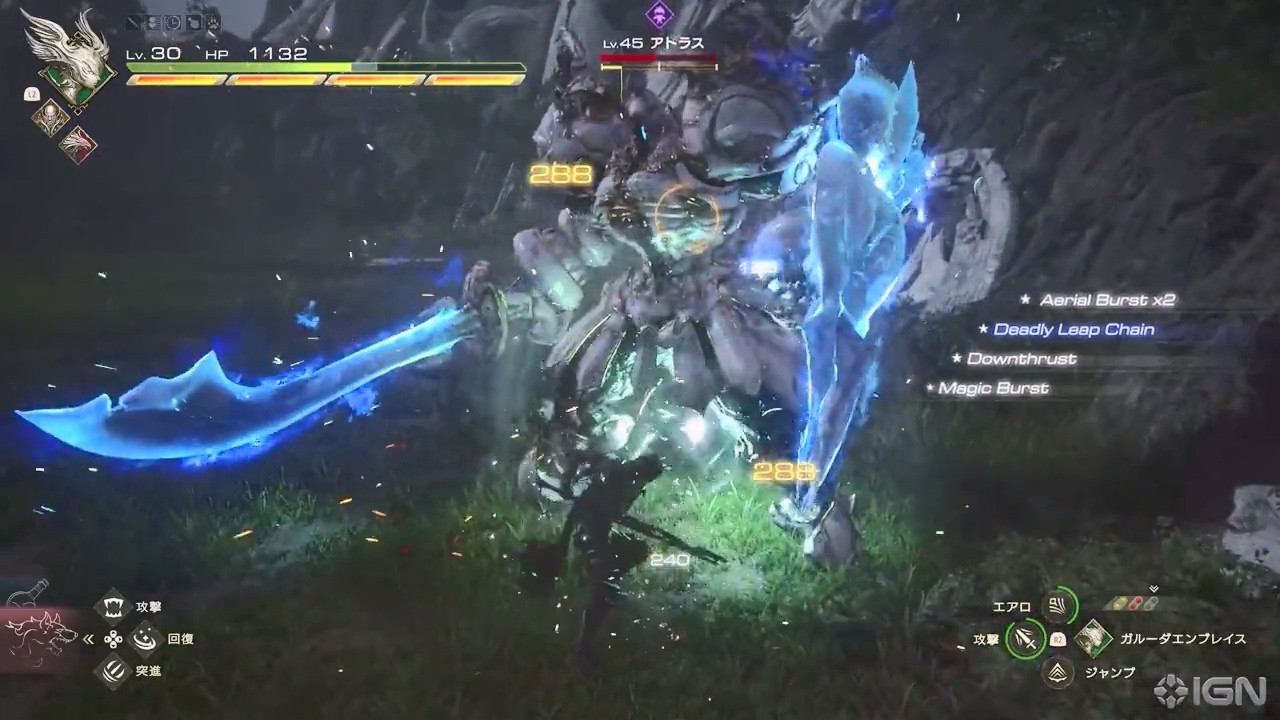1280x720 pixels.
Task: Select Torgal's charge (突進) command
Action: (113, 670)
